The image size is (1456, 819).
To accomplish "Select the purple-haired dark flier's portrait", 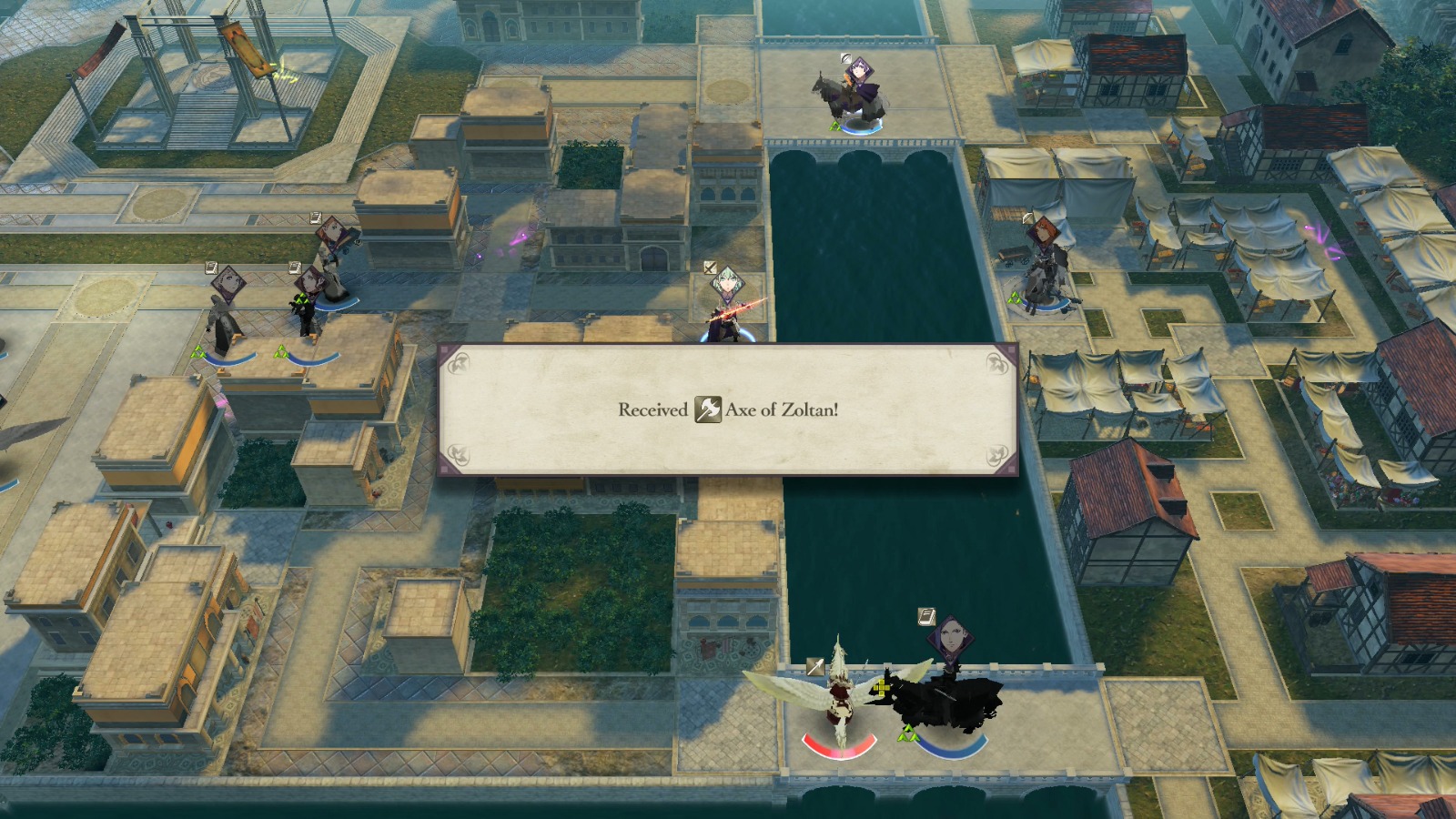I will tap(951, 637).
